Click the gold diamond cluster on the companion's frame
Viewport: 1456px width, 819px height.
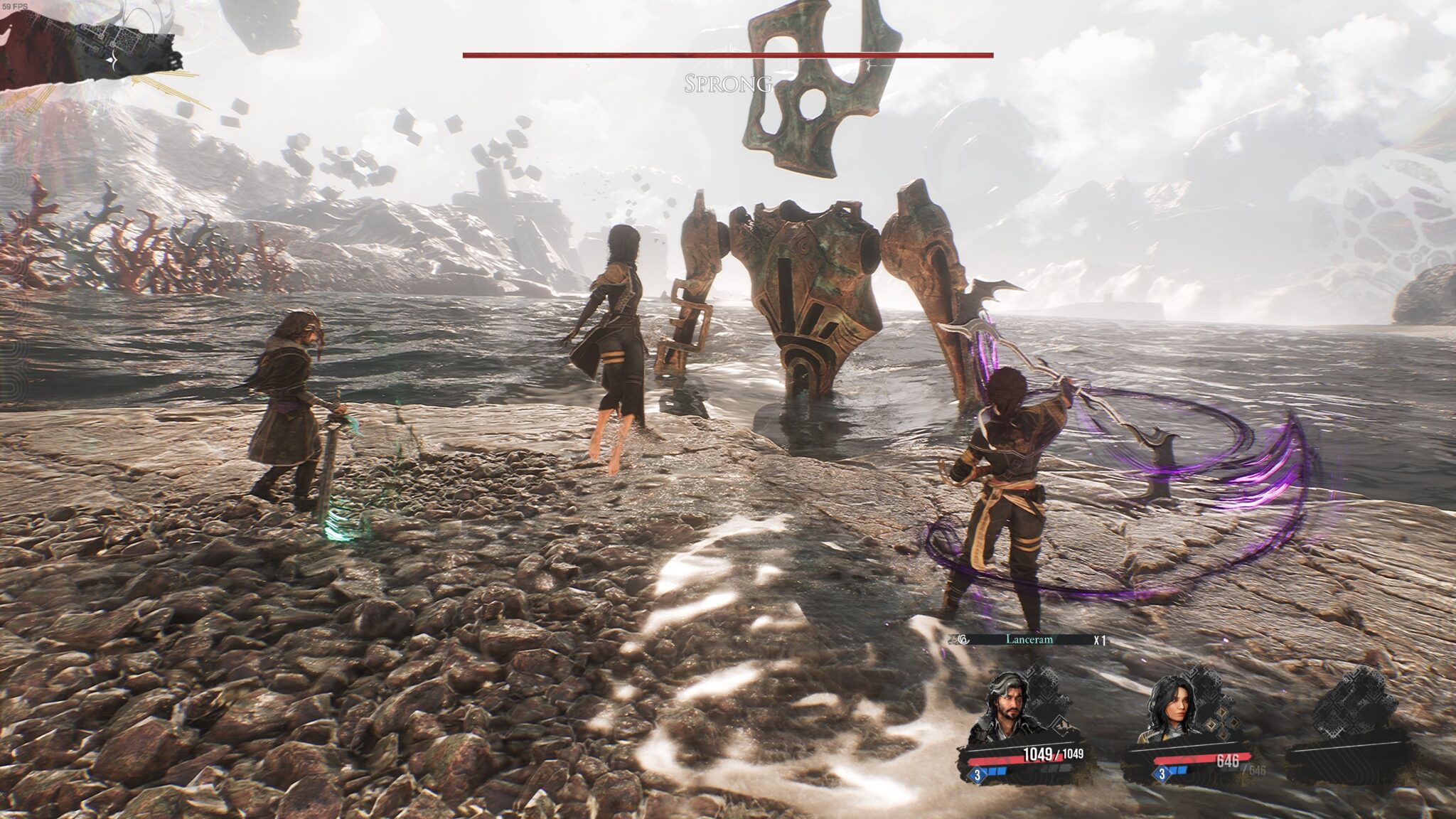(x=1220, y=723)
